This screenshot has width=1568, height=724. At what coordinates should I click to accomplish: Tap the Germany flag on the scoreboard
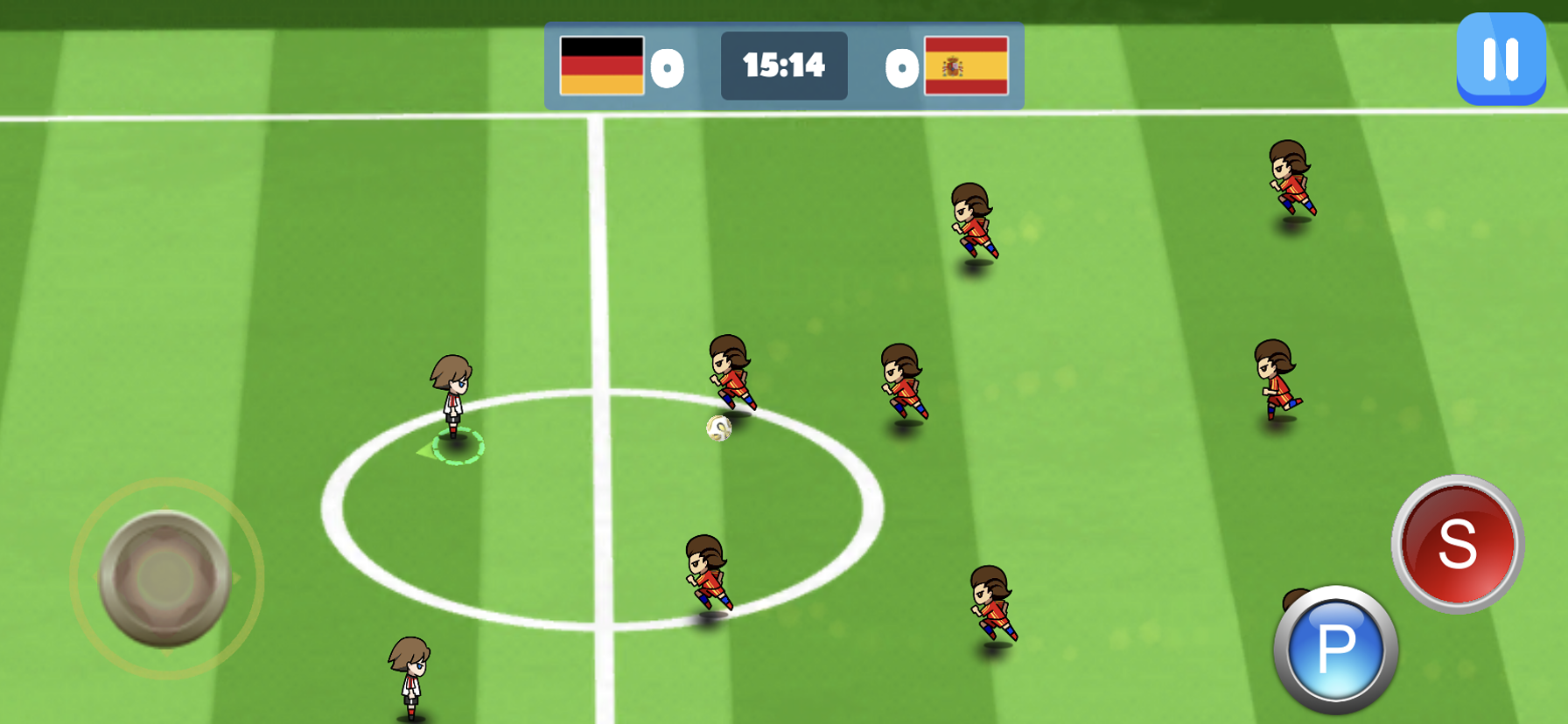click(604, 64)
